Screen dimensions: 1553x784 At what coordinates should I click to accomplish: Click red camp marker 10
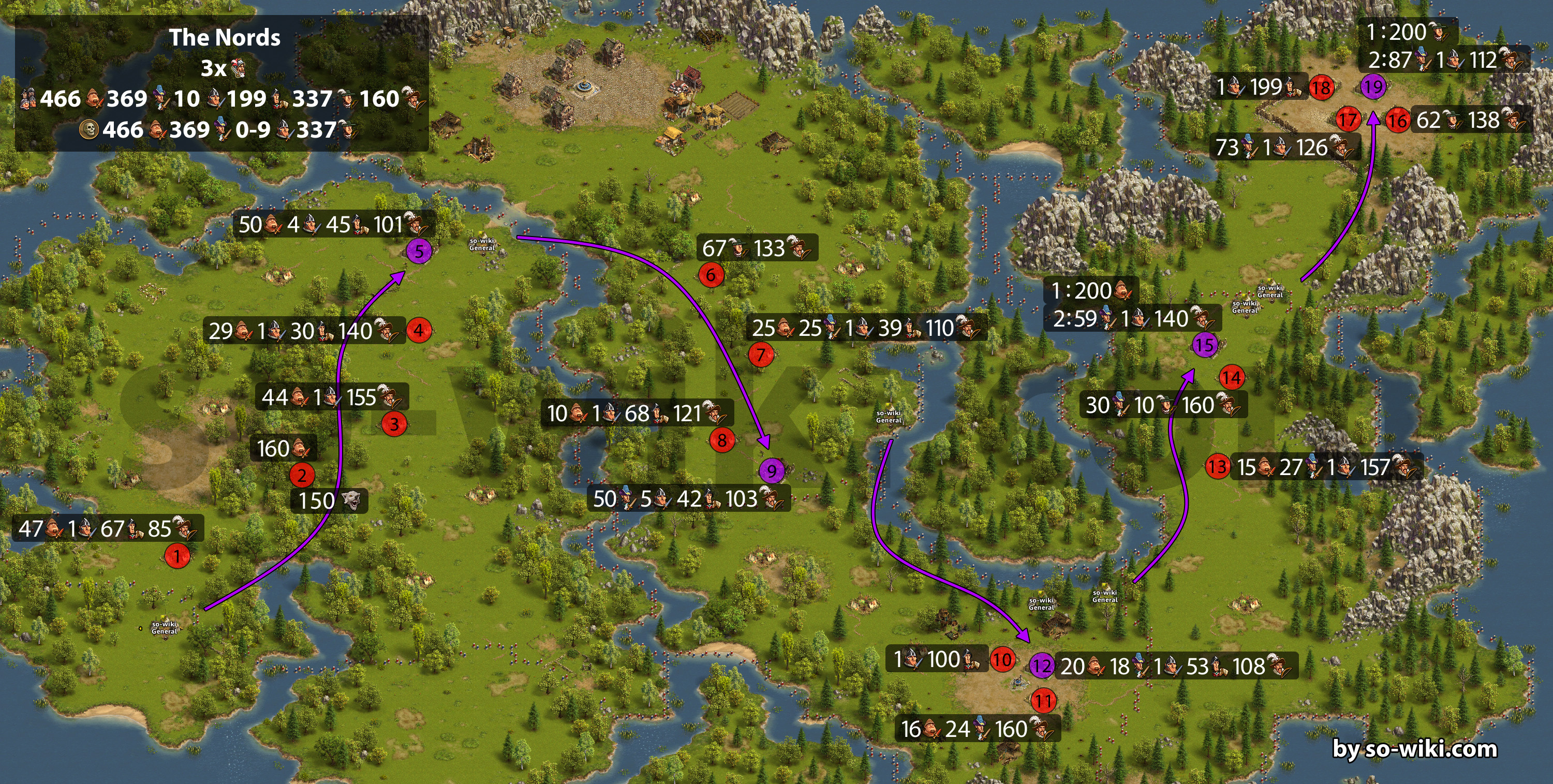point(1002,659)
